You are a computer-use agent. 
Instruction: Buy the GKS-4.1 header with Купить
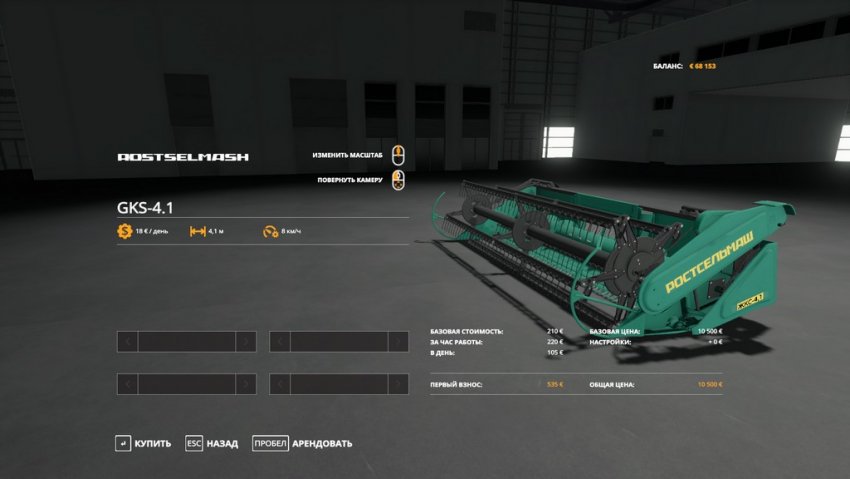click(x=143, y=443)
